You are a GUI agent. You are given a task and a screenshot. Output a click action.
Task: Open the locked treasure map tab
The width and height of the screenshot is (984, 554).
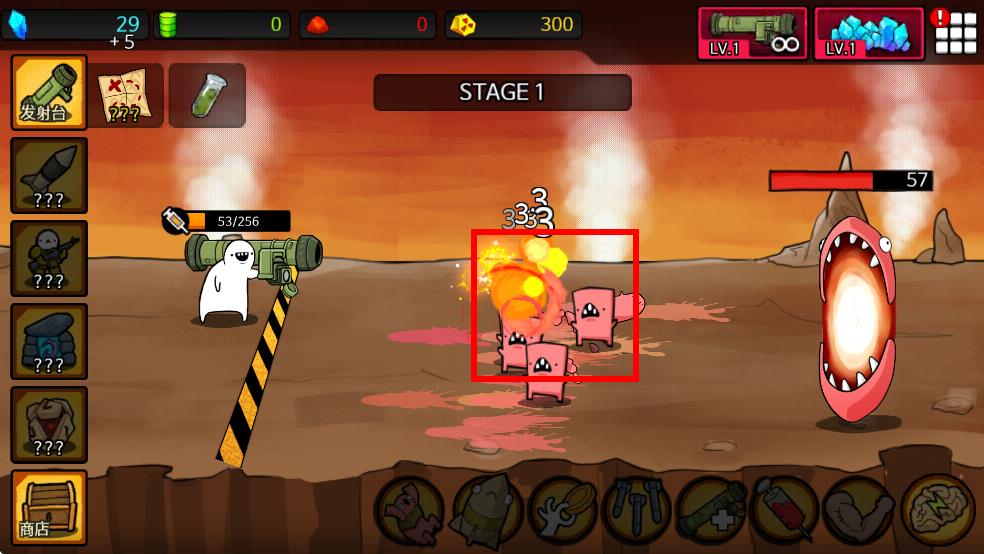tap(126, 95)
